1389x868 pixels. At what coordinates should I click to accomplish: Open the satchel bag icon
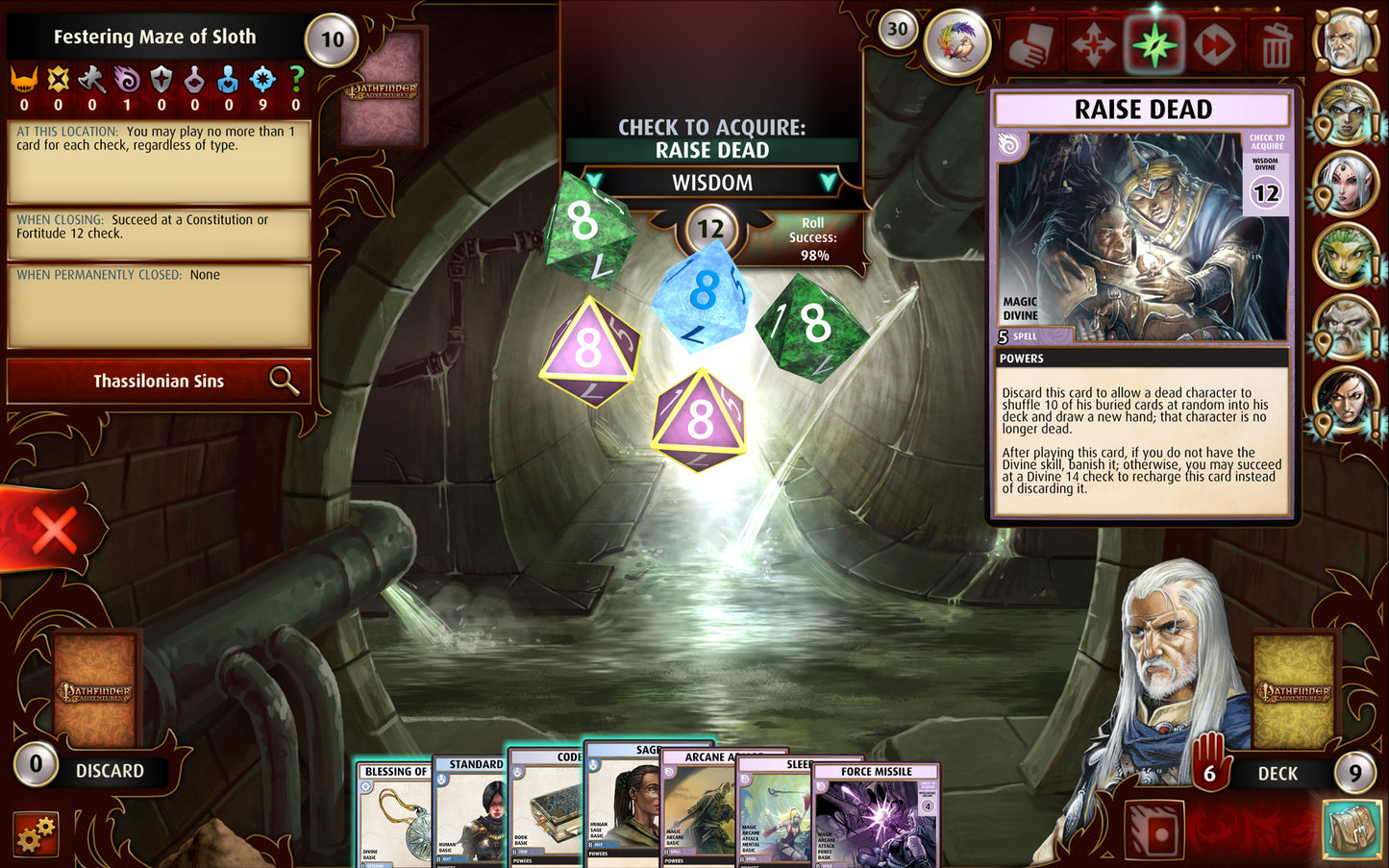pyautogui.click(x=1353, y=831)
